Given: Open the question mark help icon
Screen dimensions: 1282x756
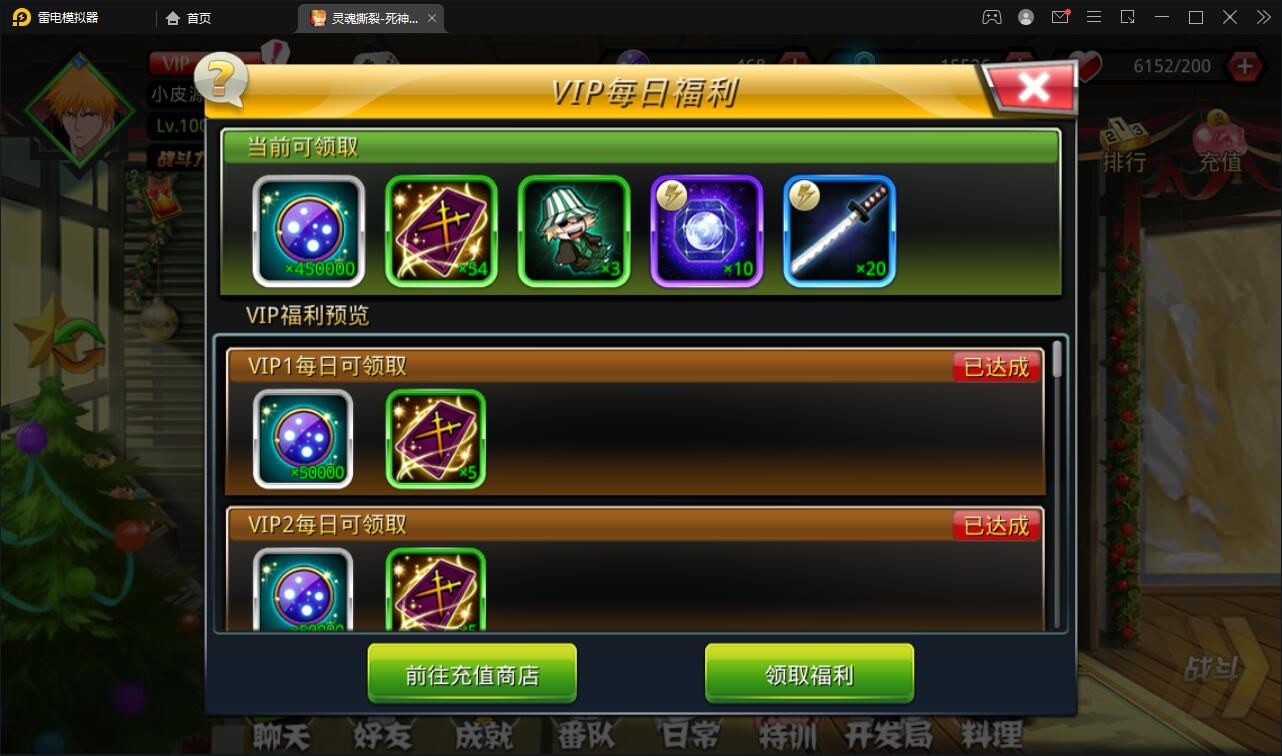Looking at the screenshot, I should 222,80.
